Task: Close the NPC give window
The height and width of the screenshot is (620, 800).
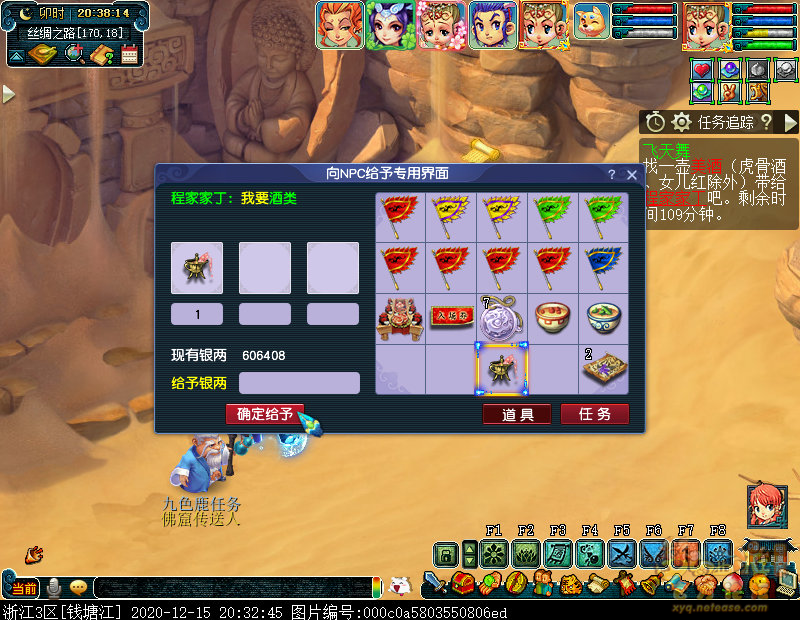Action: tap(632, 174)
